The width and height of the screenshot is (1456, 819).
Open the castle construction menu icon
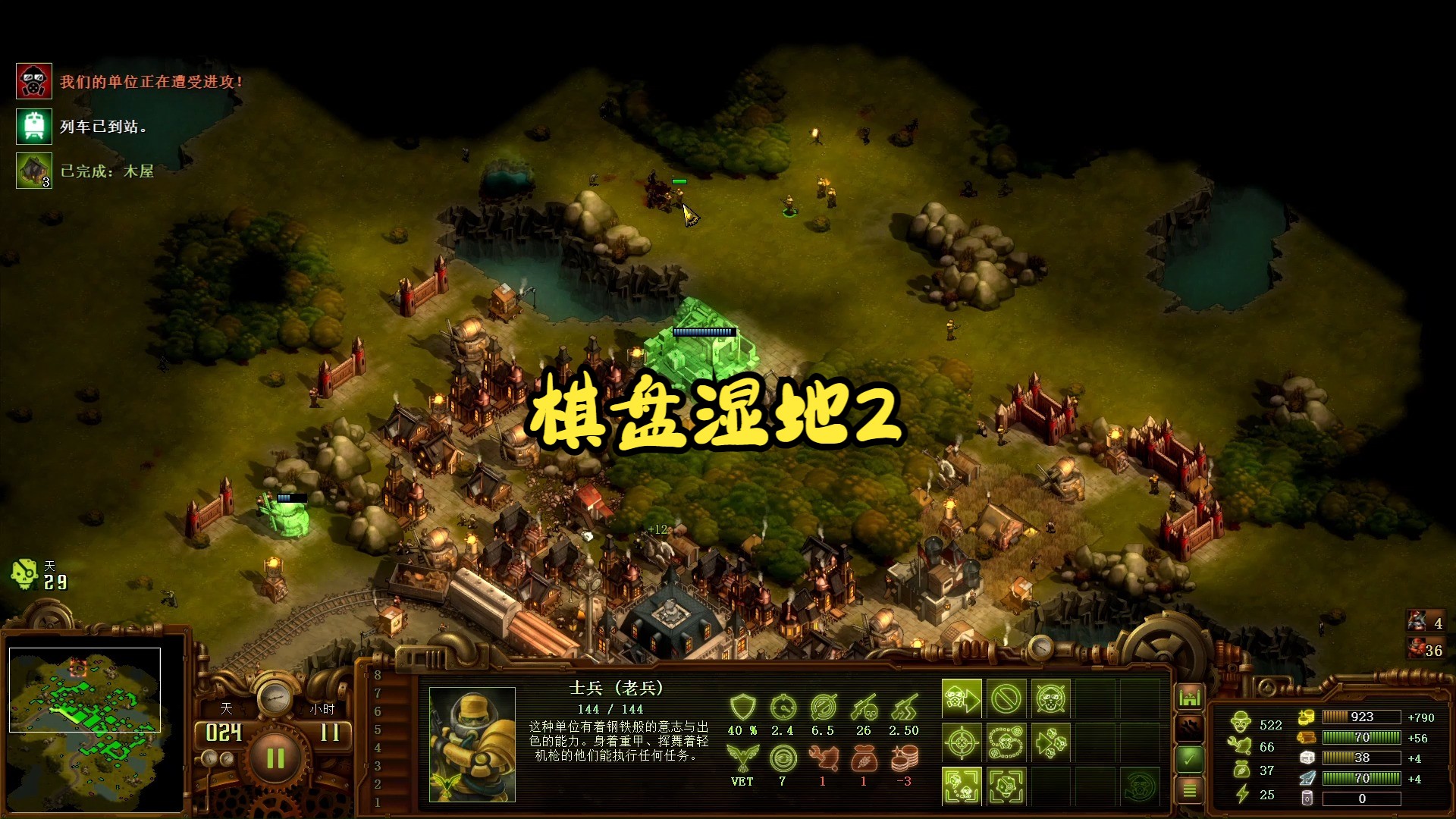(1190, 695)
